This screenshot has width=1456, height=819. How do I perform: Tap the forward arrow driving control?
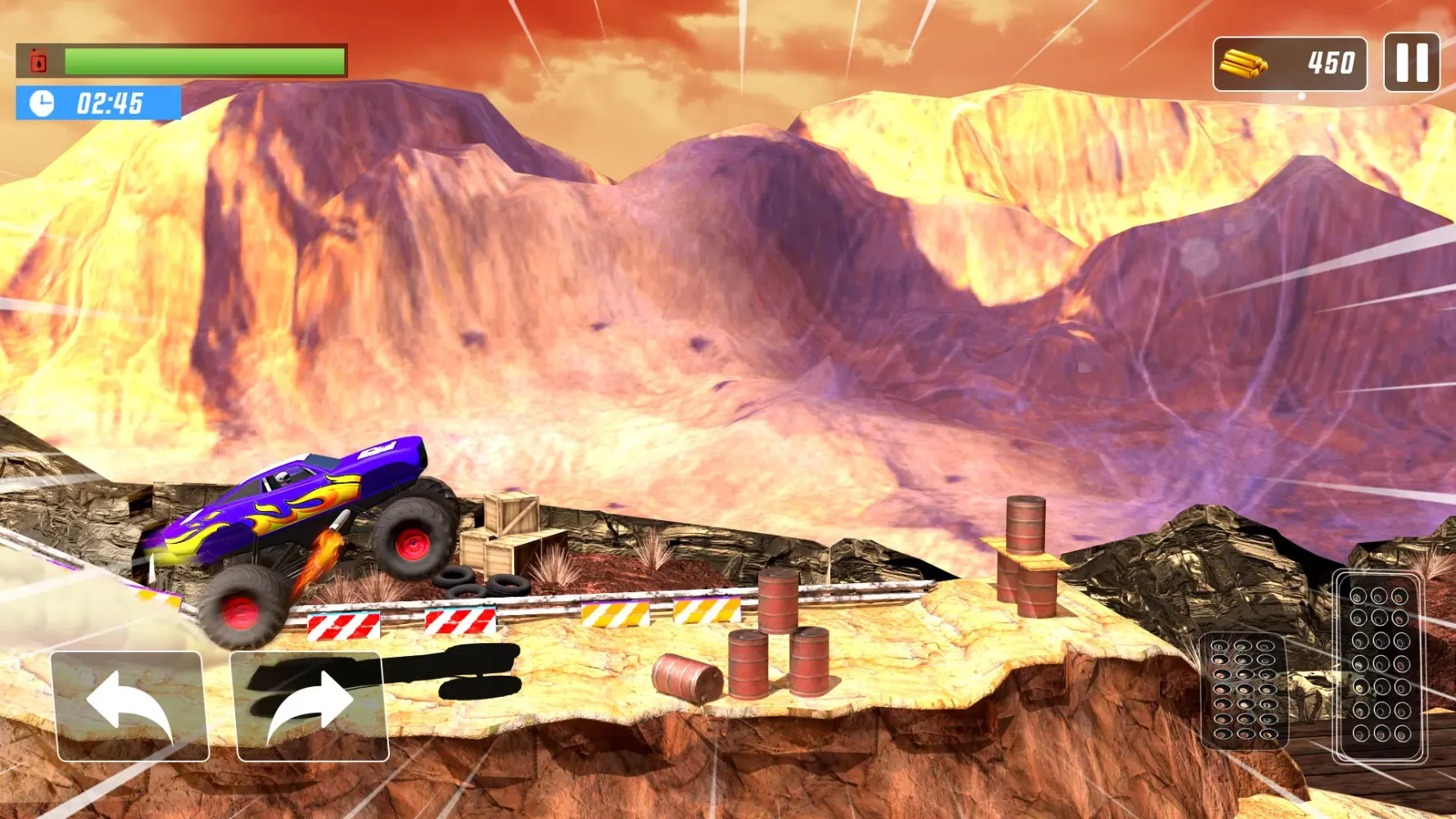tap(311, 706)
